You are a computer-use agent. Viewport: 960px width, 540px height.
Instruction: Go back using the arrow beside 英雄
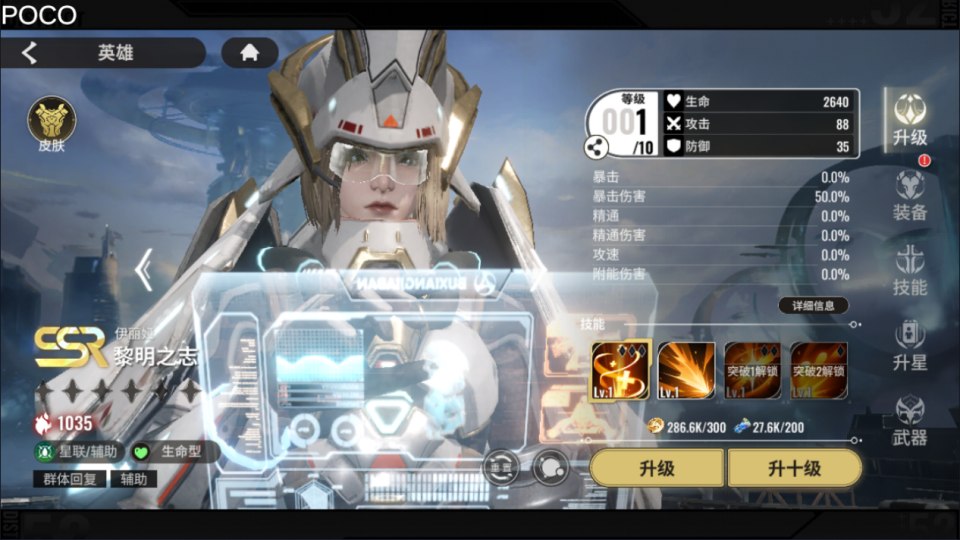(x=30, y=53)
